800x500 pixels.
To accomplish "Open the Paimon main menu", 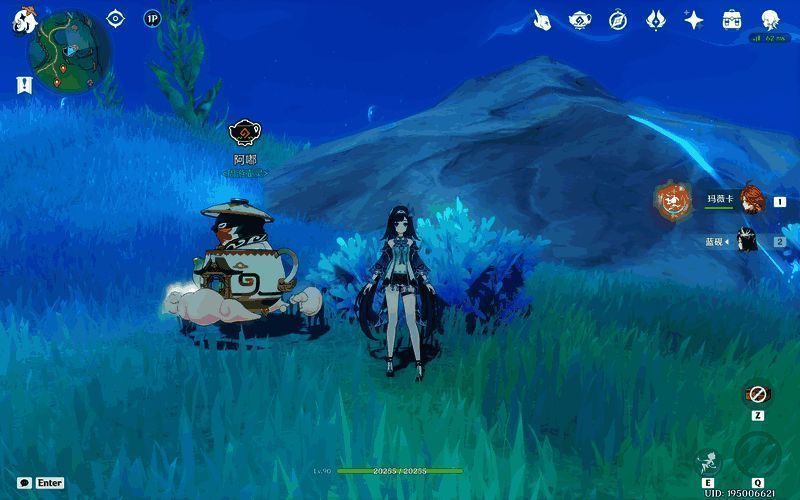I will (x=24, y=21).
